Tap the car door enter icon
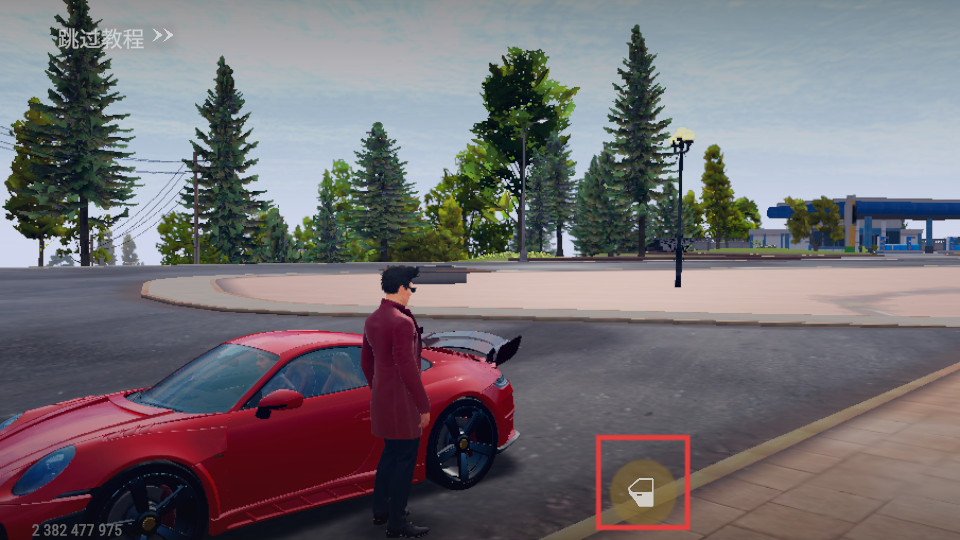960x540 pixels. tap(640, 490)
